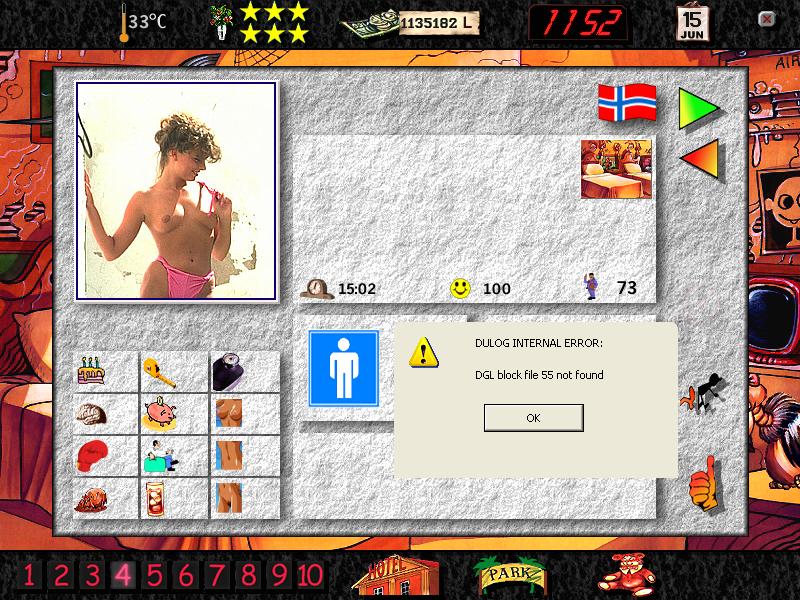Select the massage table icon

[158, 458]
